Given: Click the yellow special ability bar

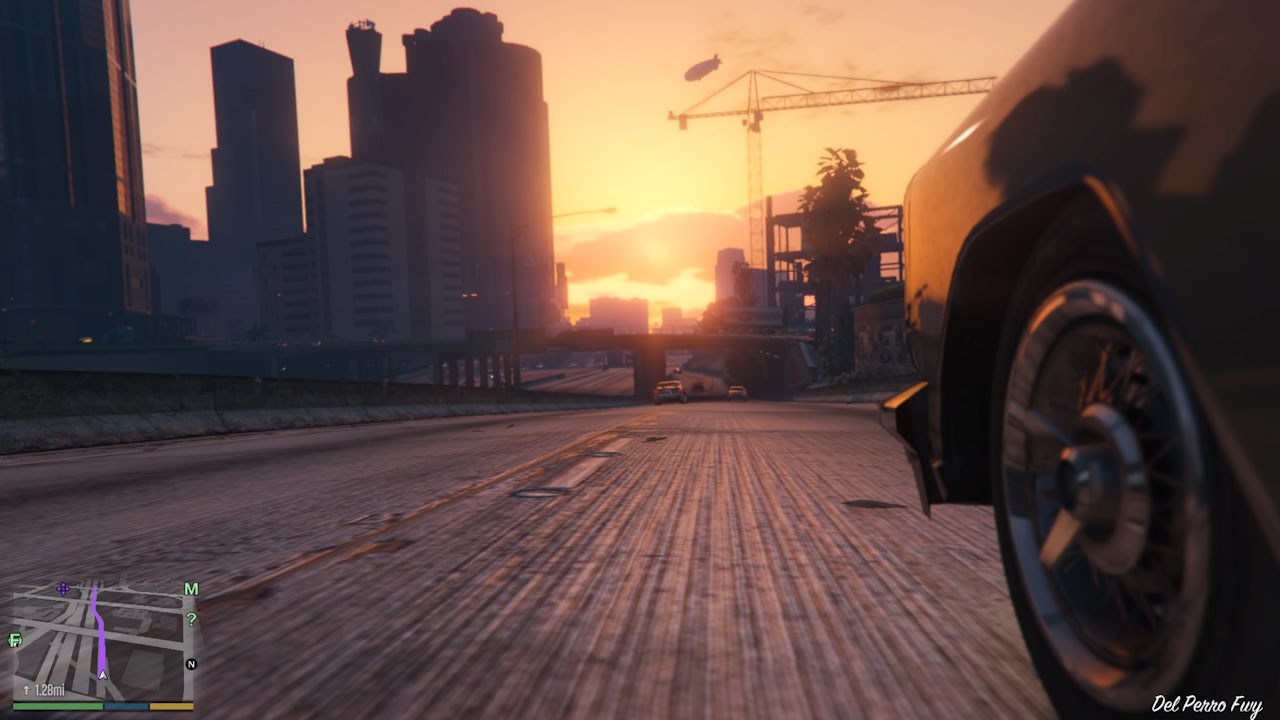Looking at the screenshot, I should (x=171, y=706).
